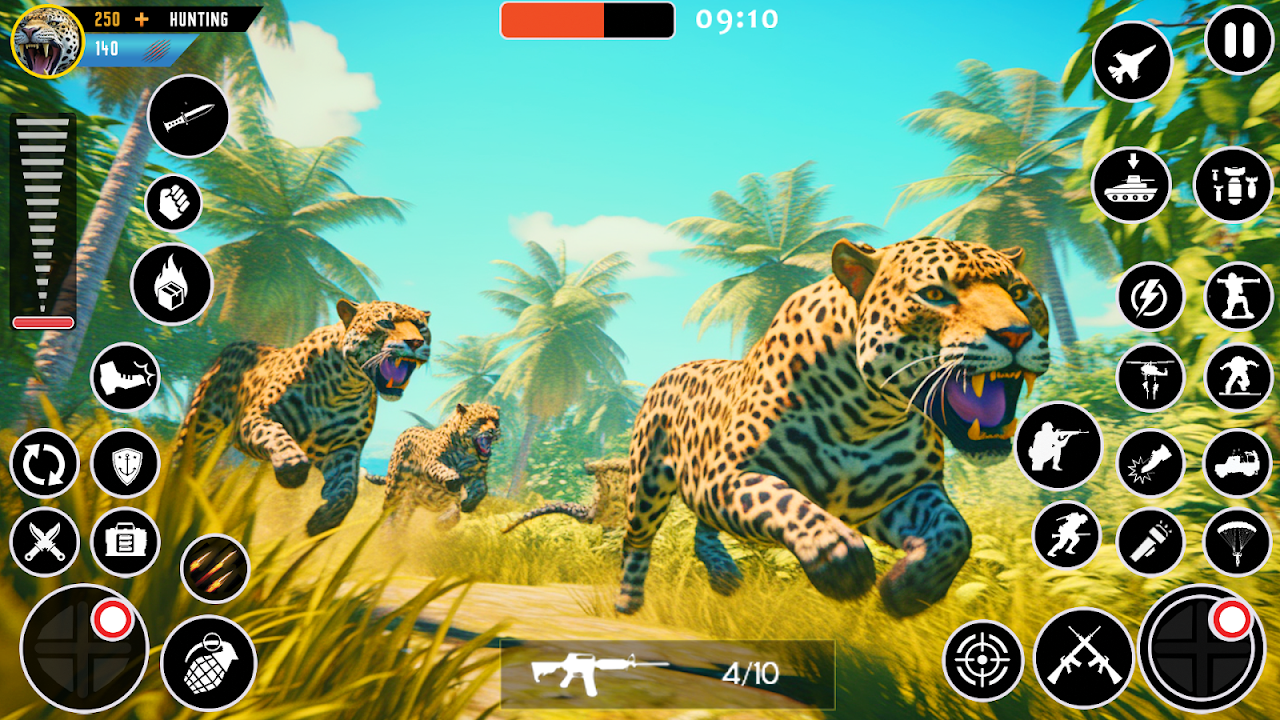Click the red vertical sensitivity slider
The image size is (1280, 720).
pyautogui.click(x=42, y=322)
